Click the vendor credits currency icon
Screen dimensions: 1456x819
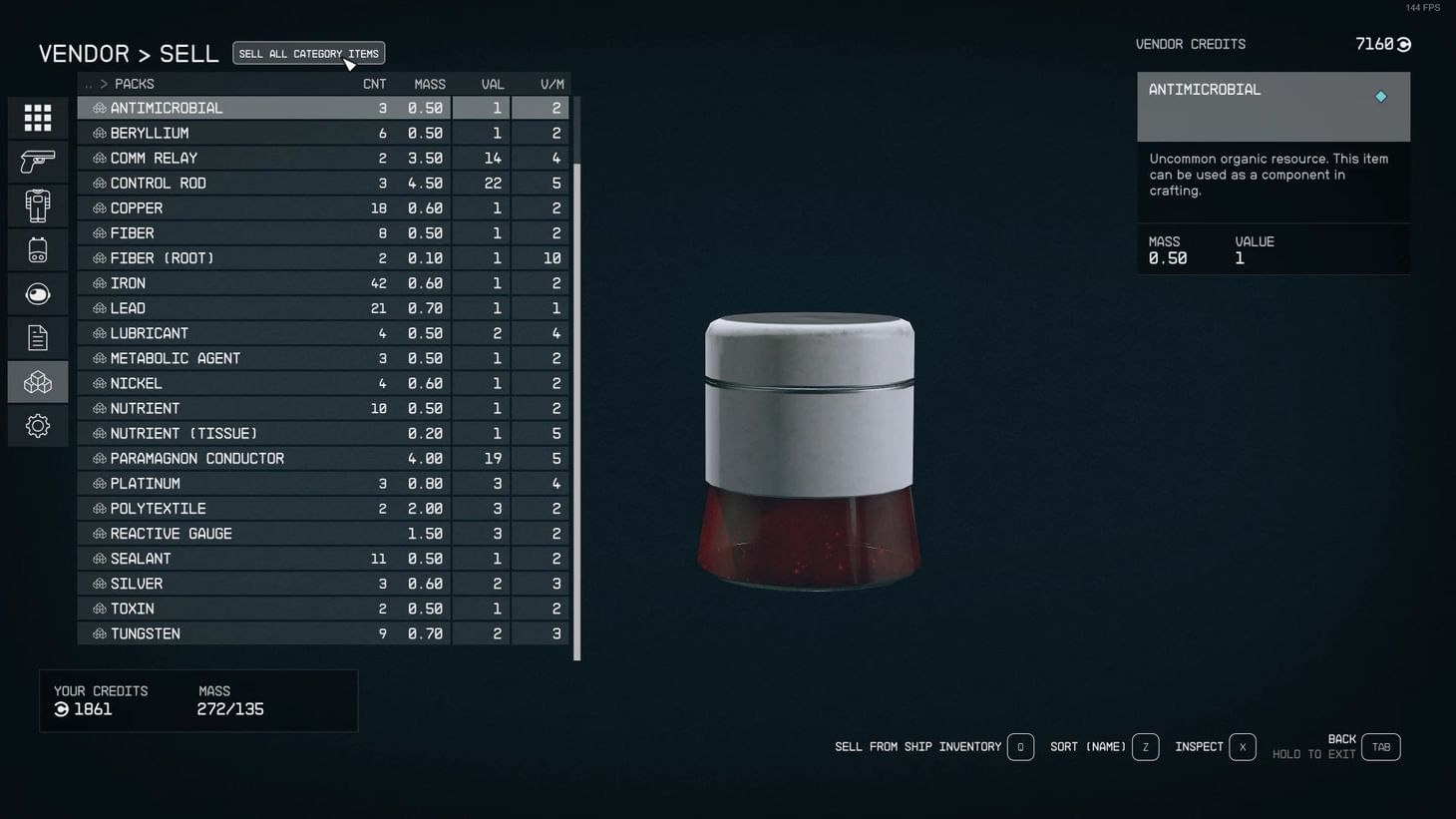[x=1403, y=44]
